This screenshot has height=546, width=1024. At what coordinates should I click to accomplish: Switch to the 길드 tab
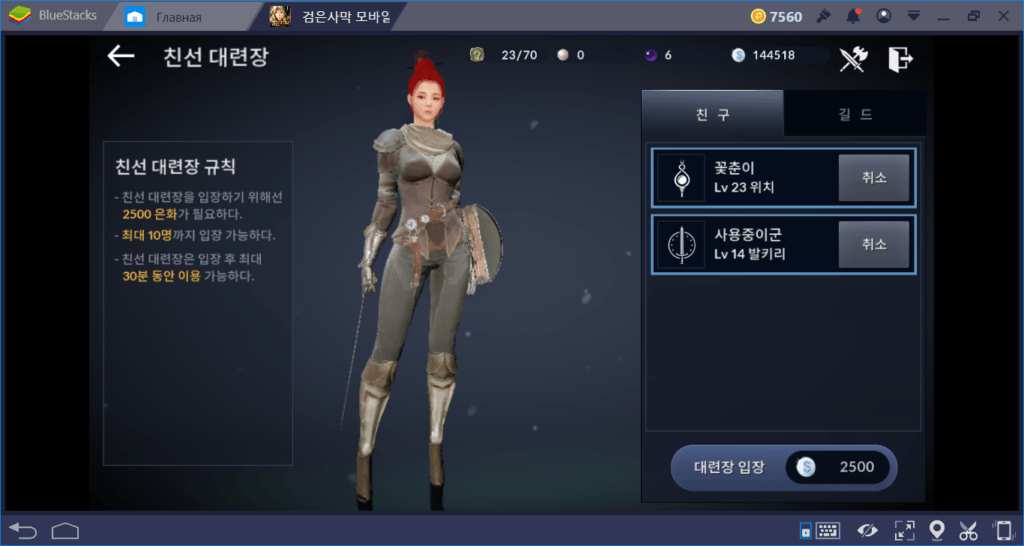(x=853, y=114)
